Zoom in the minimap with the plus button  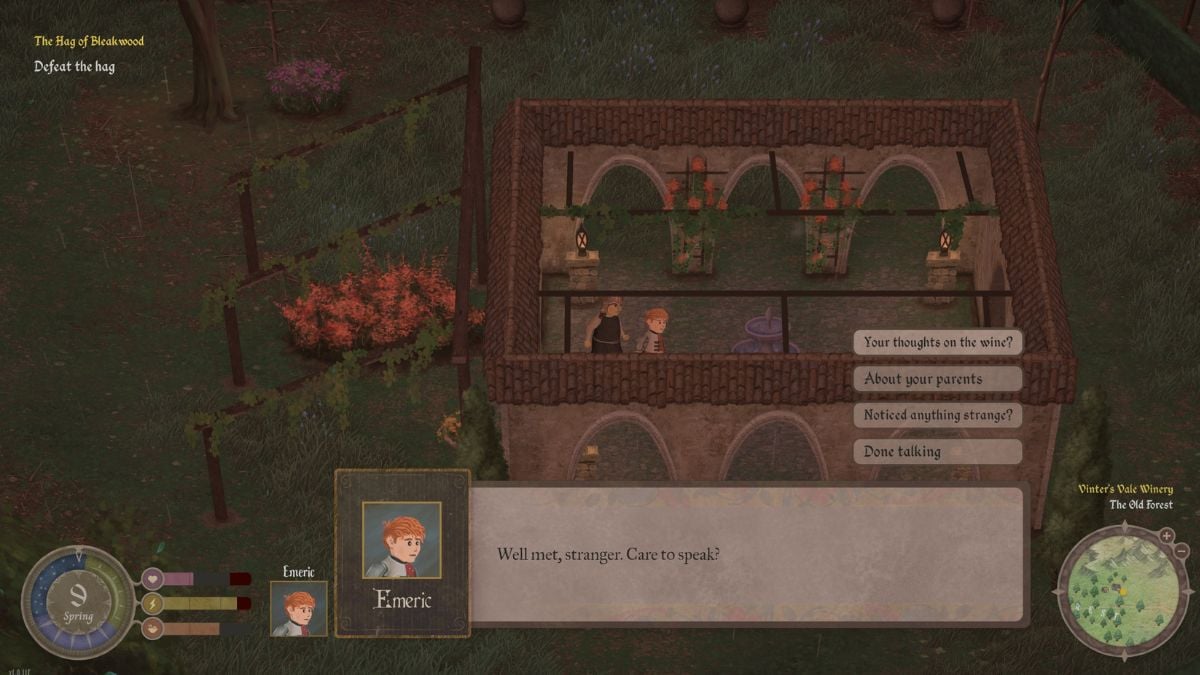point(1166,536)
